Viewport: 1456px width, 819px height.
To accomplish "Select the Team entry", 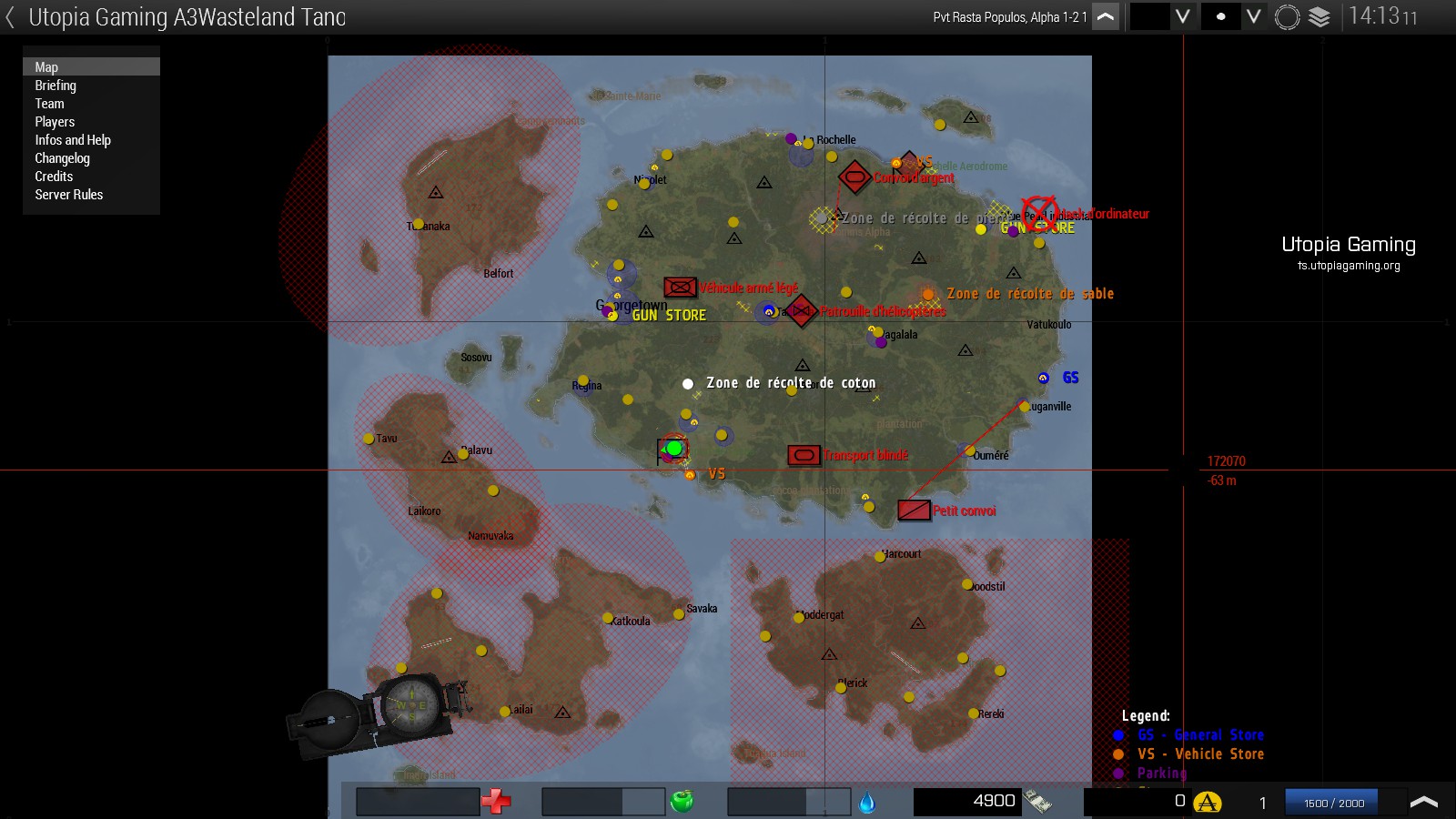I will tap(49, 104).
